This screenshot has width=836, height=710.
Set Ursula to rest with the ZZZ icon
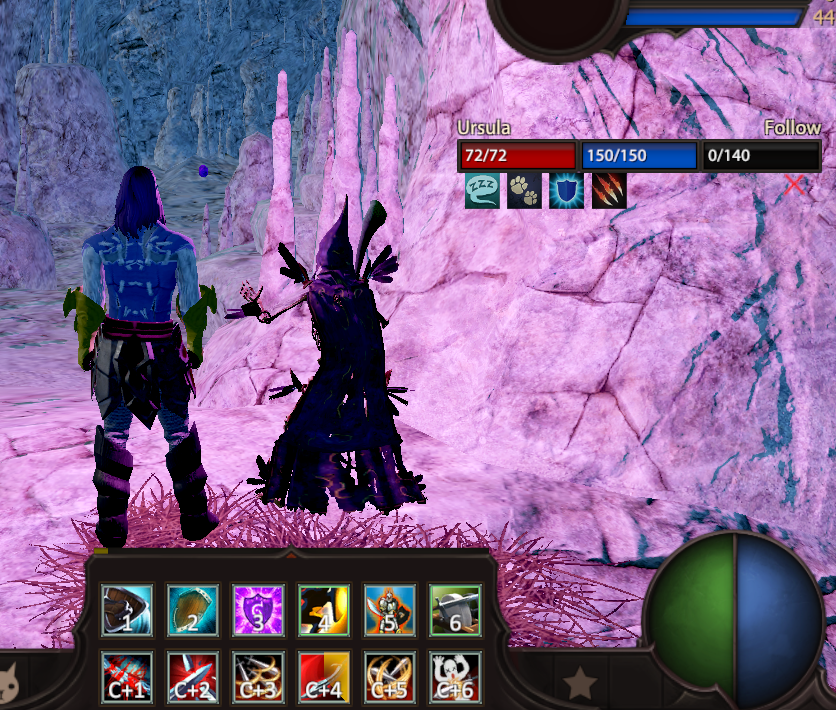click(482, 190)
